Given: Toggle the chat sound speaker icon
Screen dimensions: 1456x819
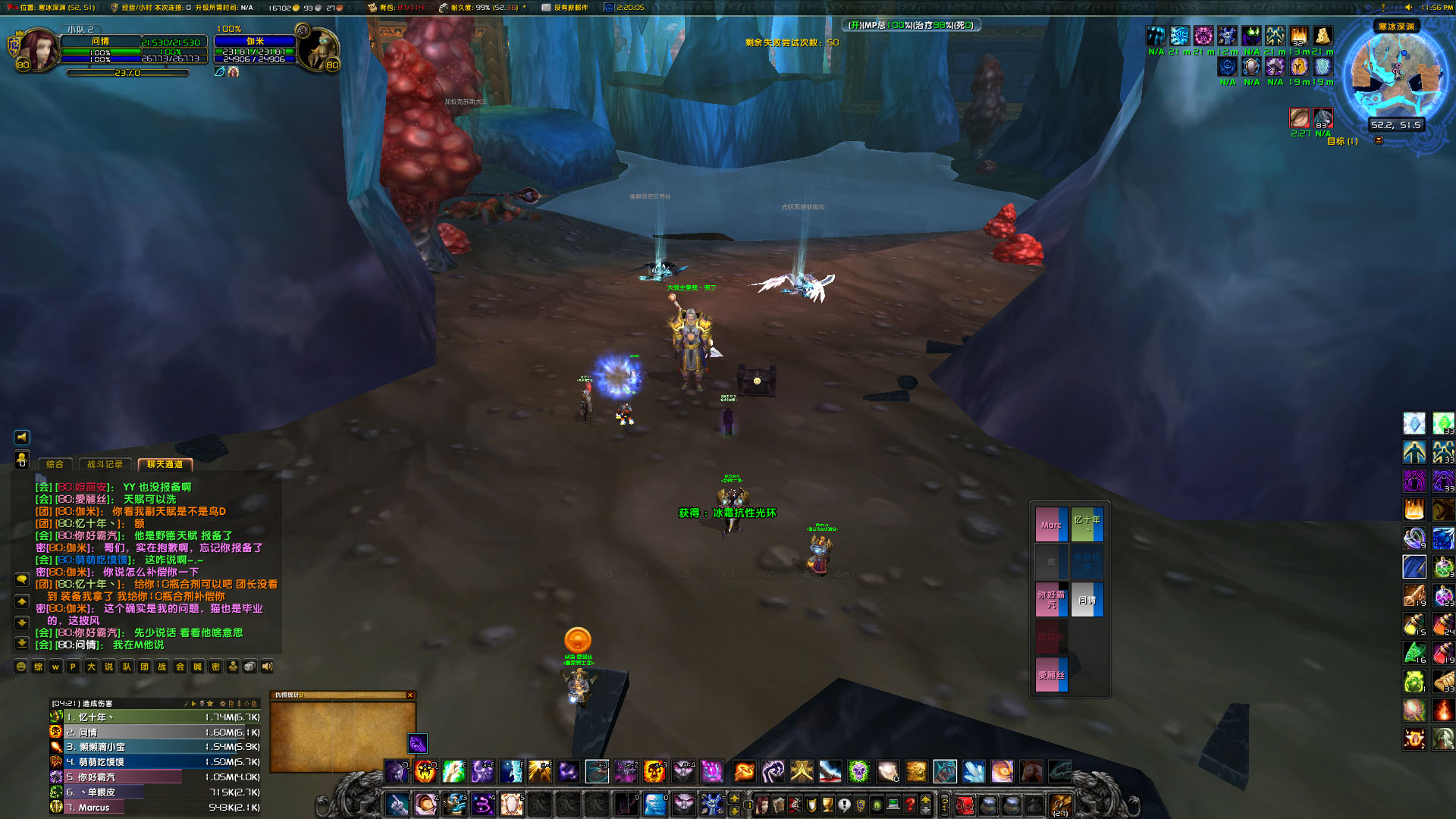Looking at the screenshot, I should (x=267, y=667).
